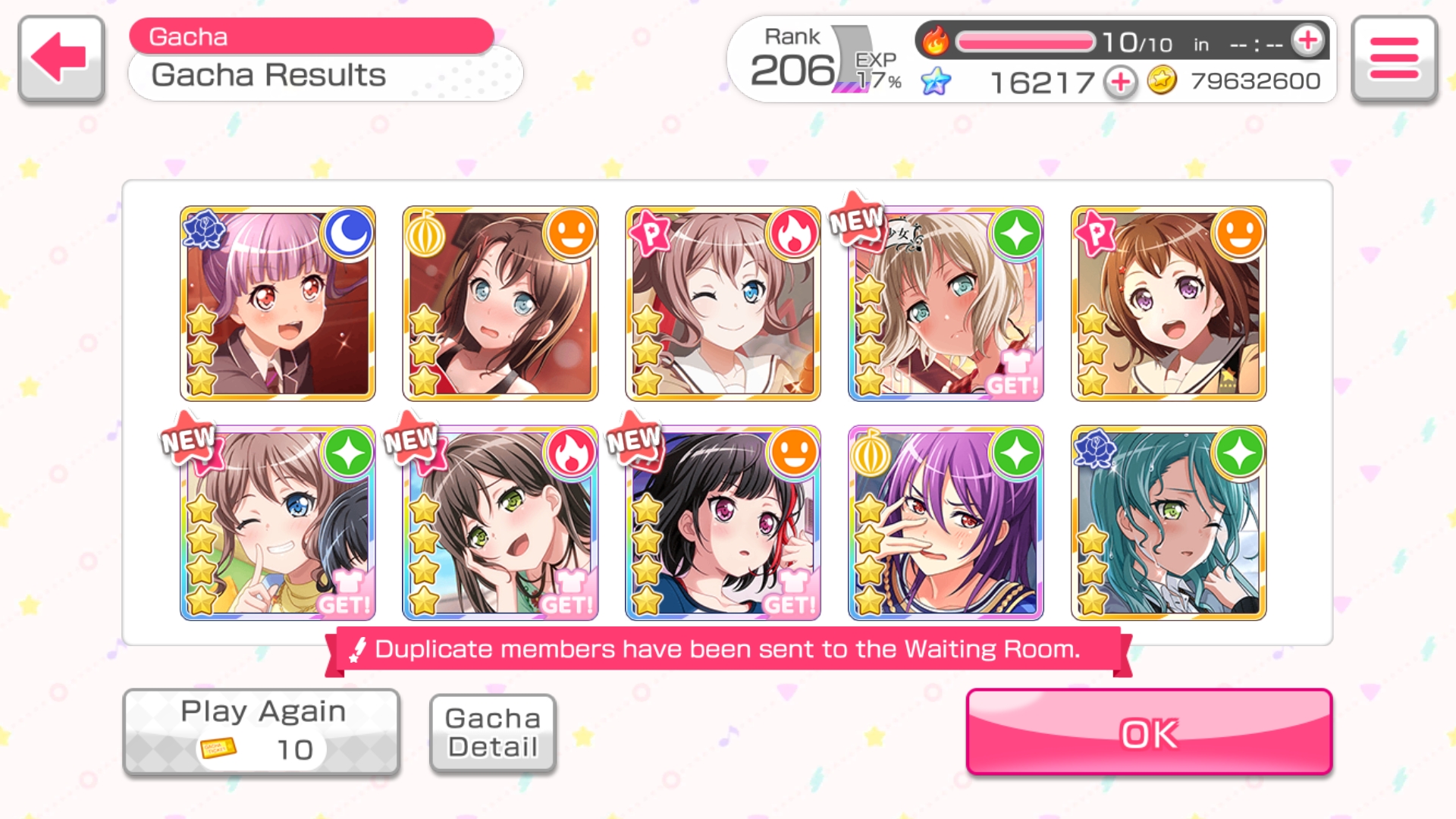
Task: Open the Gacha Detail info
Action: [x=493, y=733]
